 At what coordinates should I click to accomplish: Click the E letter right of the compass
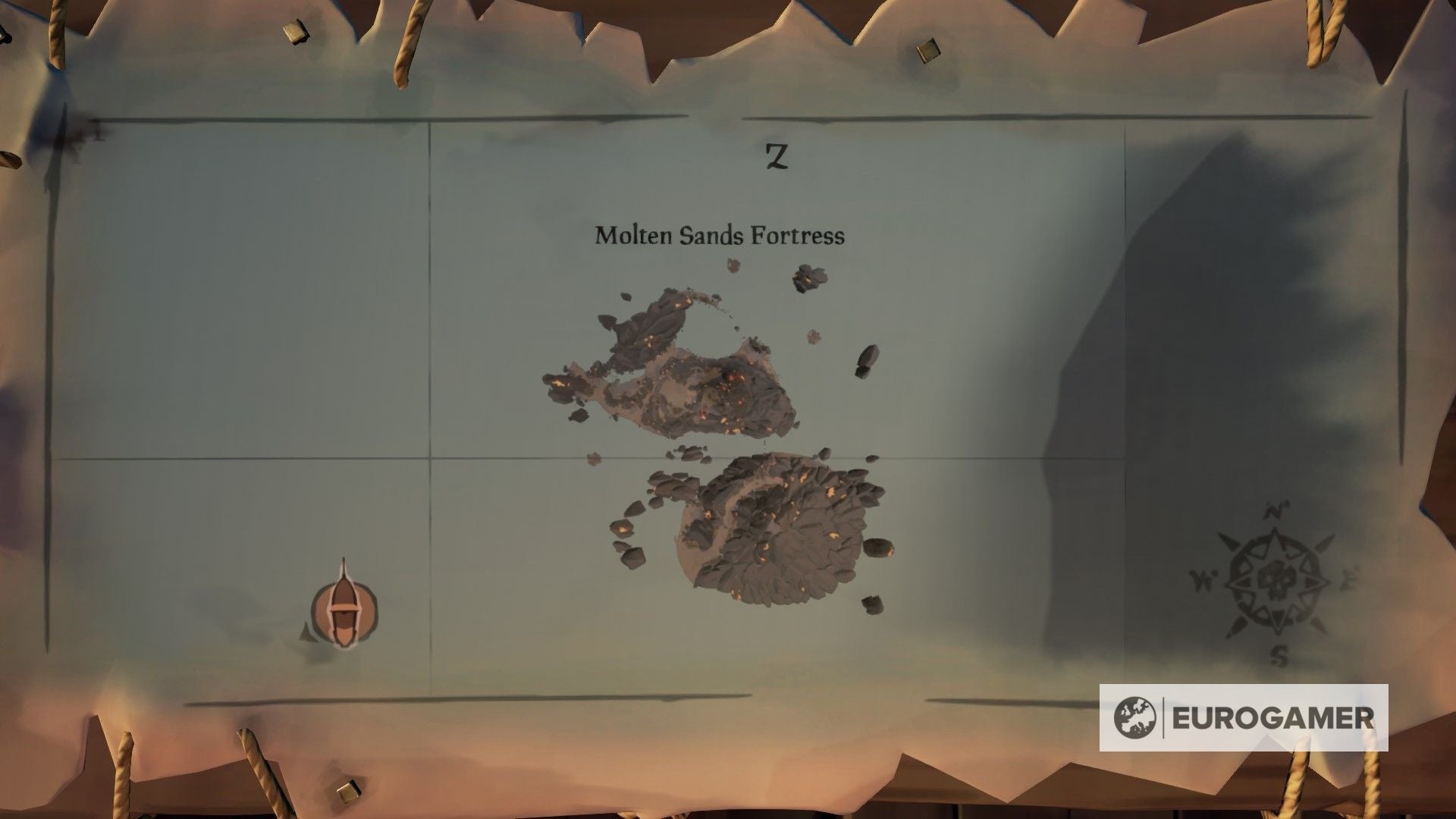[x=1348, y=578]
